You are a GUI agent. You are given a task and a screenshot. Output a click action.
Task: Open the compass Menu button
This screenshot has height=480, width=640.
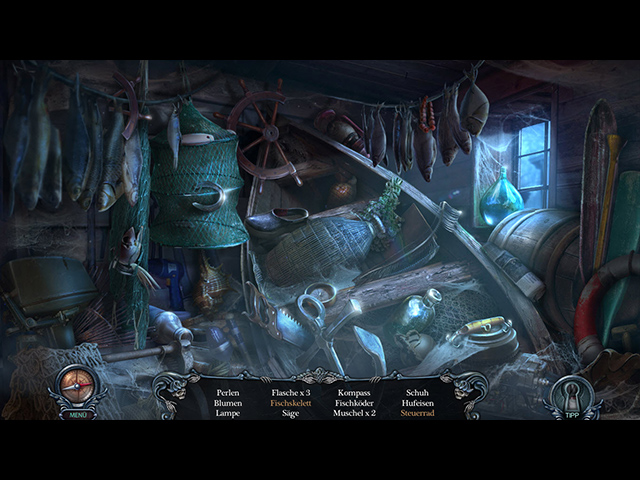77,389
